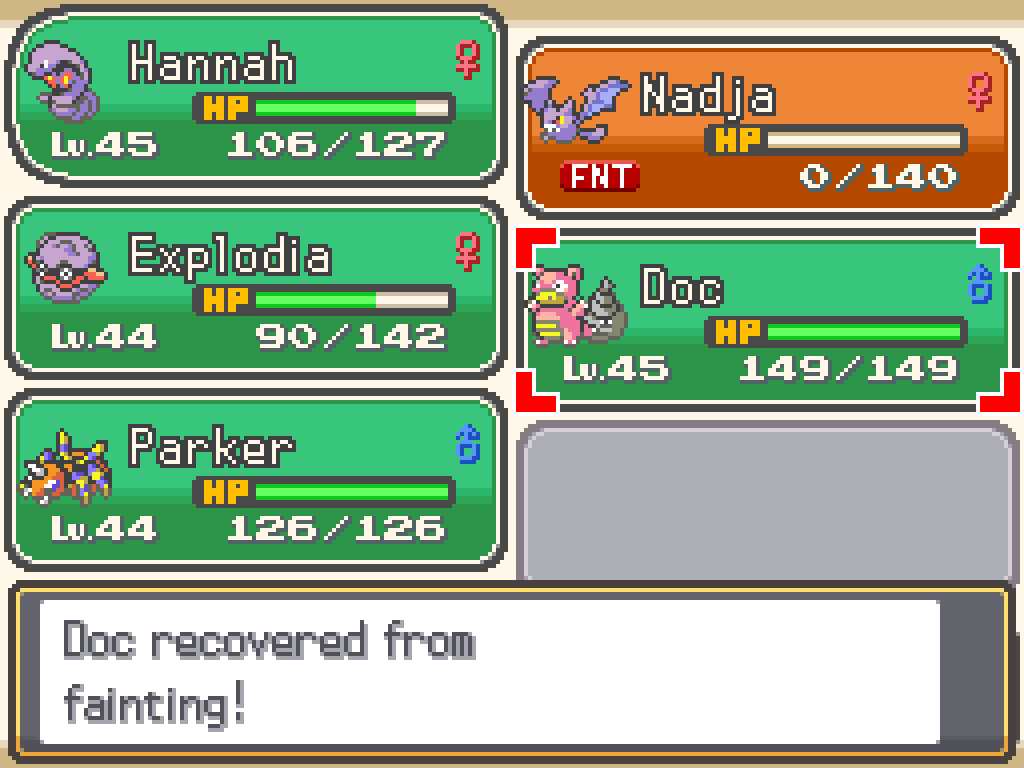Pick Parker from the party
This screenshot has width=1024, height=768.
(254, 480)
